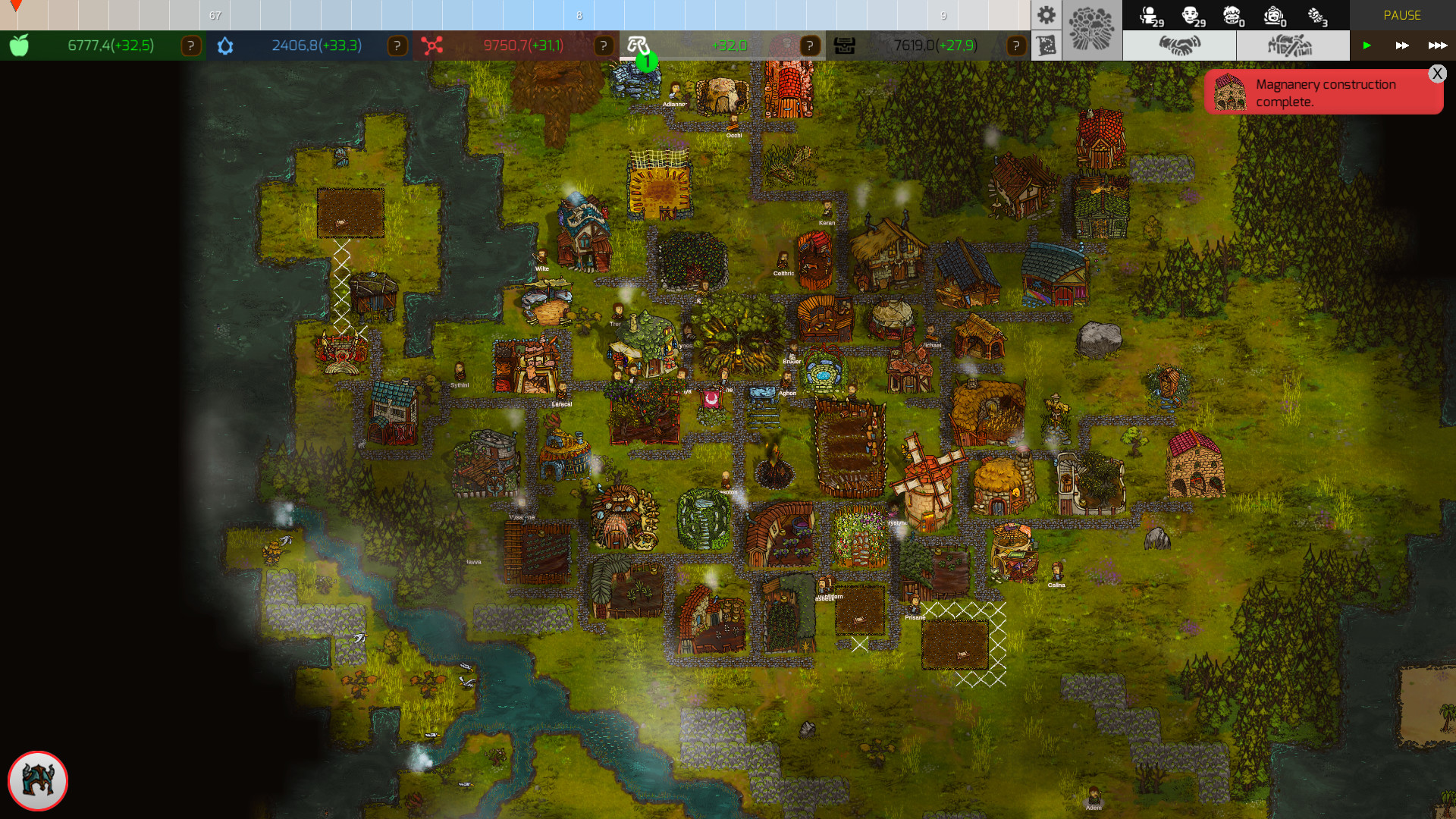Click the child population icon showing 0
Screen dimensions: 1456x819
(x=1234, y=17)
